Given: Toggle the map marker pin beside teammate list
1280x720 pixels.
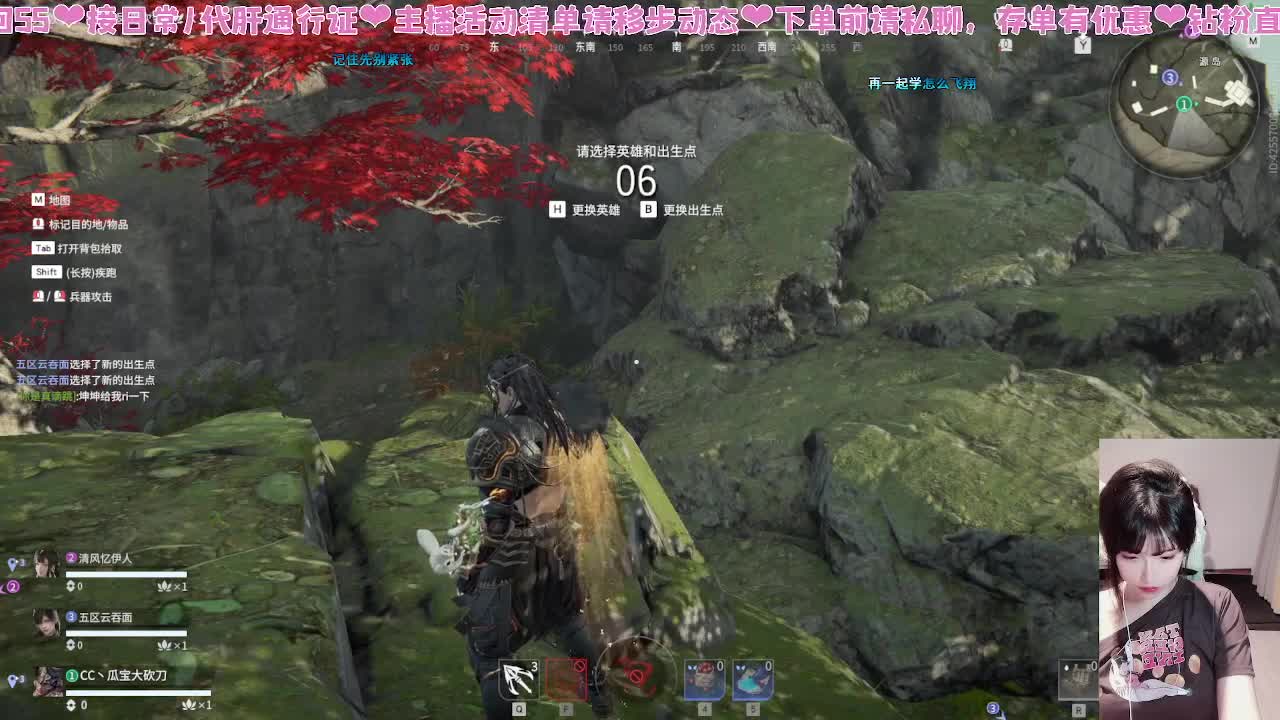Looking at the screenshot, I should click(x=11, y=563).
